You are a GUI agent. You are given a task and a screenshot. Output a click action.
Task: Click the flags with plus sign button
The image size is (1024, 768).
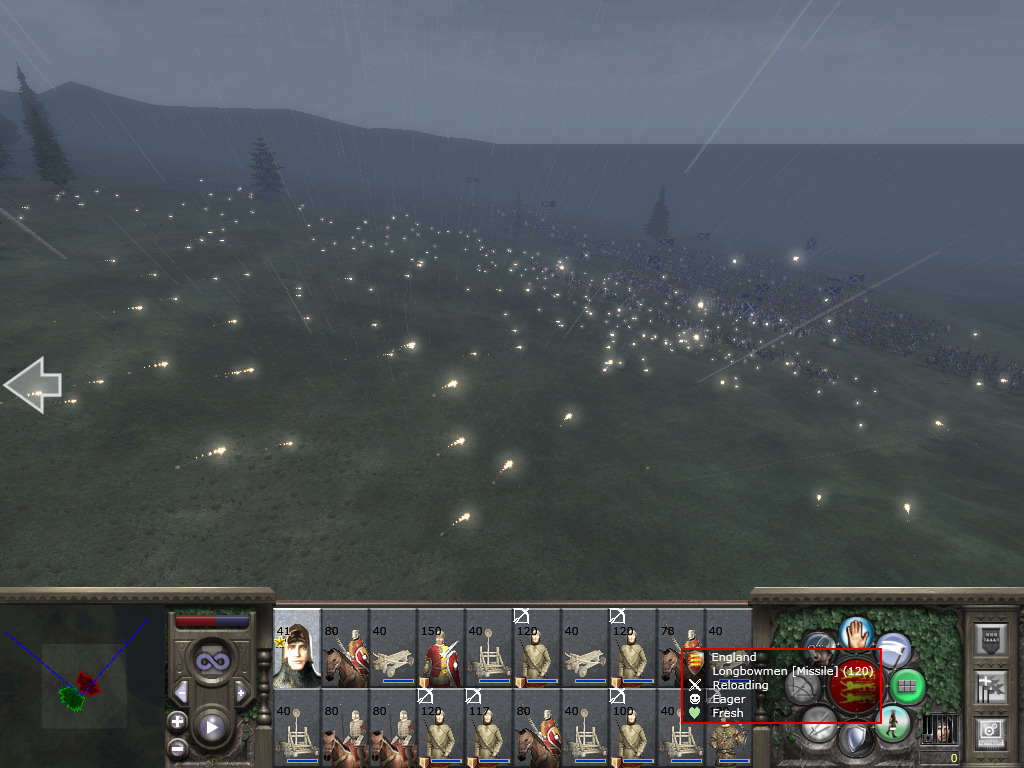990,686
